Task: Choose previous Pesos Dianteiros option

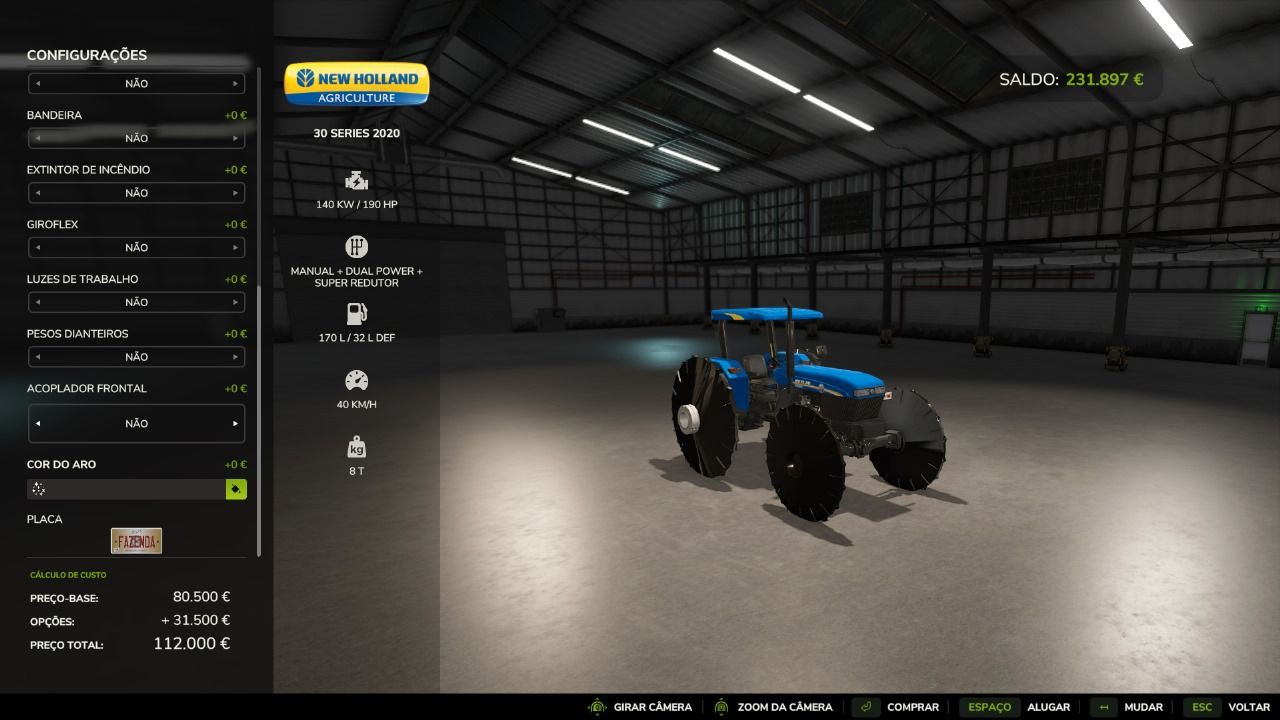Action: click(38, 357)
